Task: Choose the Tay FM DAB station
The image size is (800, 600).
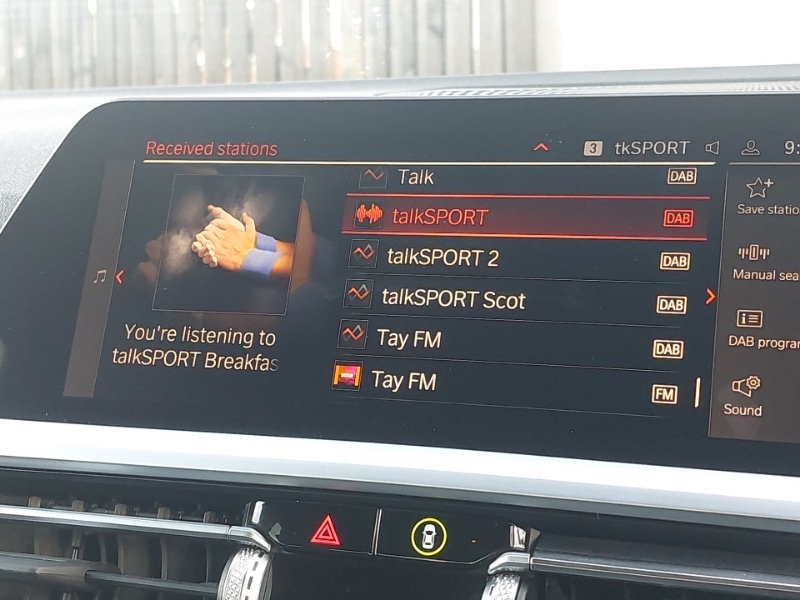Action: point(510,340)
